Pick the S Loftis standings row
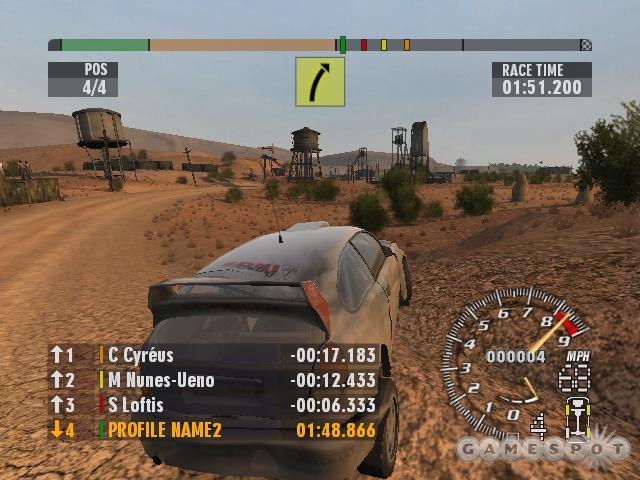The height and width of the screenshot is (480, 640). [x=213, y=405]
